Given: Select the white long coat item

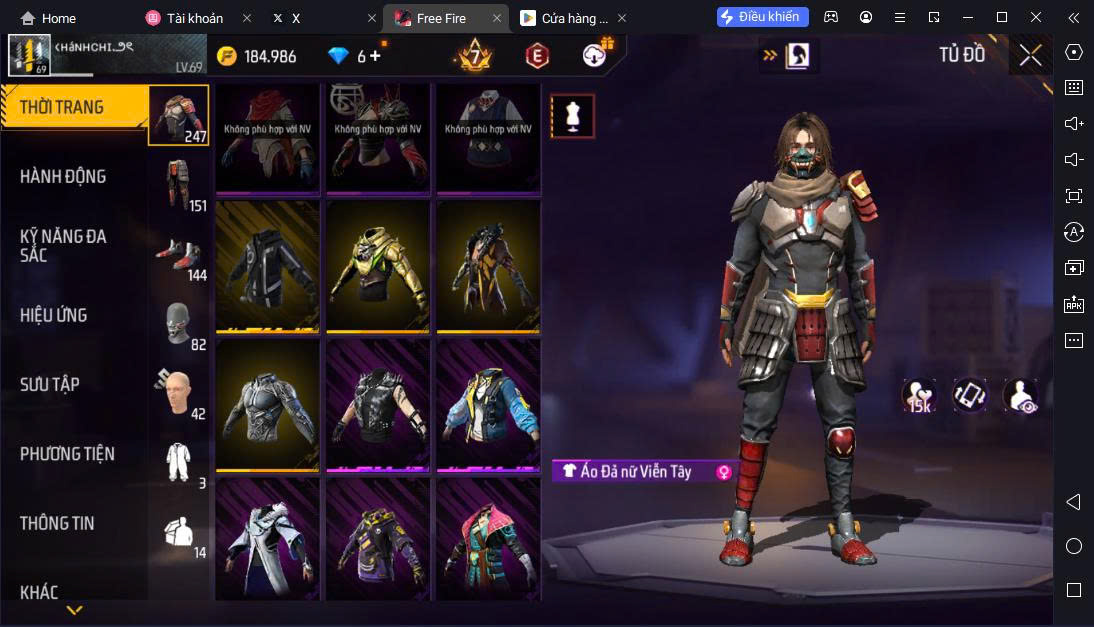Looking at the screenshot, I should coord(267,541).
